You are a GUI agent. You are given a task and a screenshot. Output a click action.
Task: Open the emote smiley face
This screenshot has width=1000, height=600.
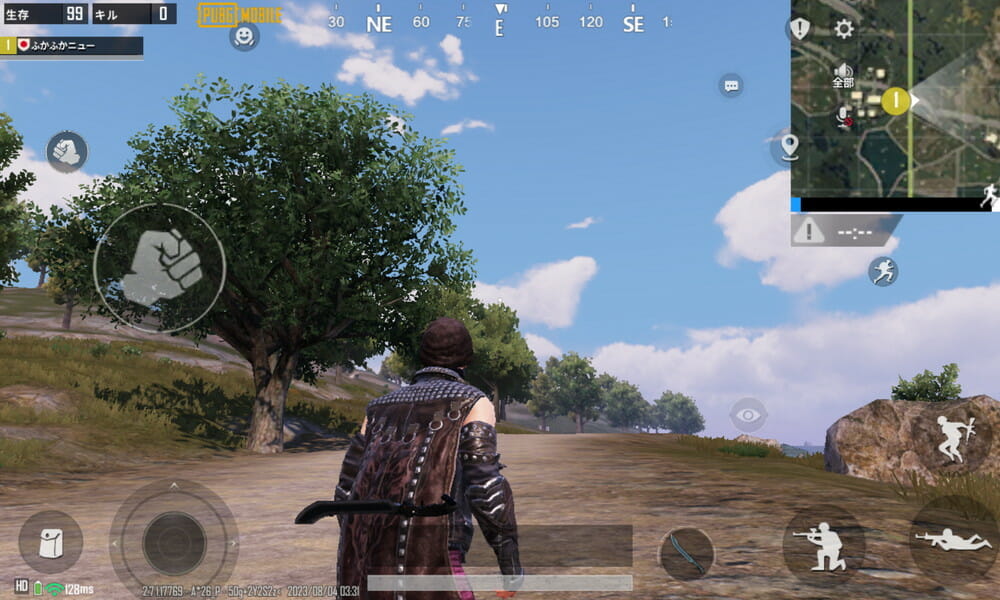[244, 36]
